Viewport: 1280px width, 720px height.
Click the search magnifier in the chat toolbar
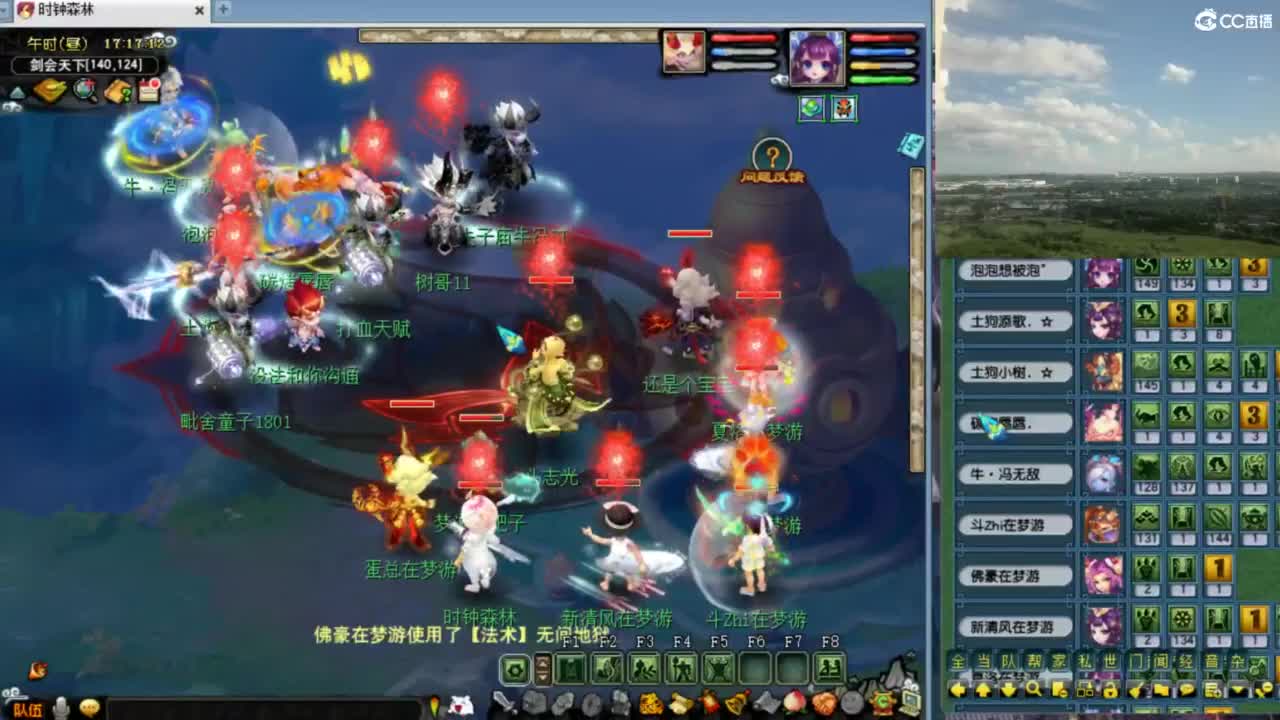pyautogui.click(x=1035, y=690)
